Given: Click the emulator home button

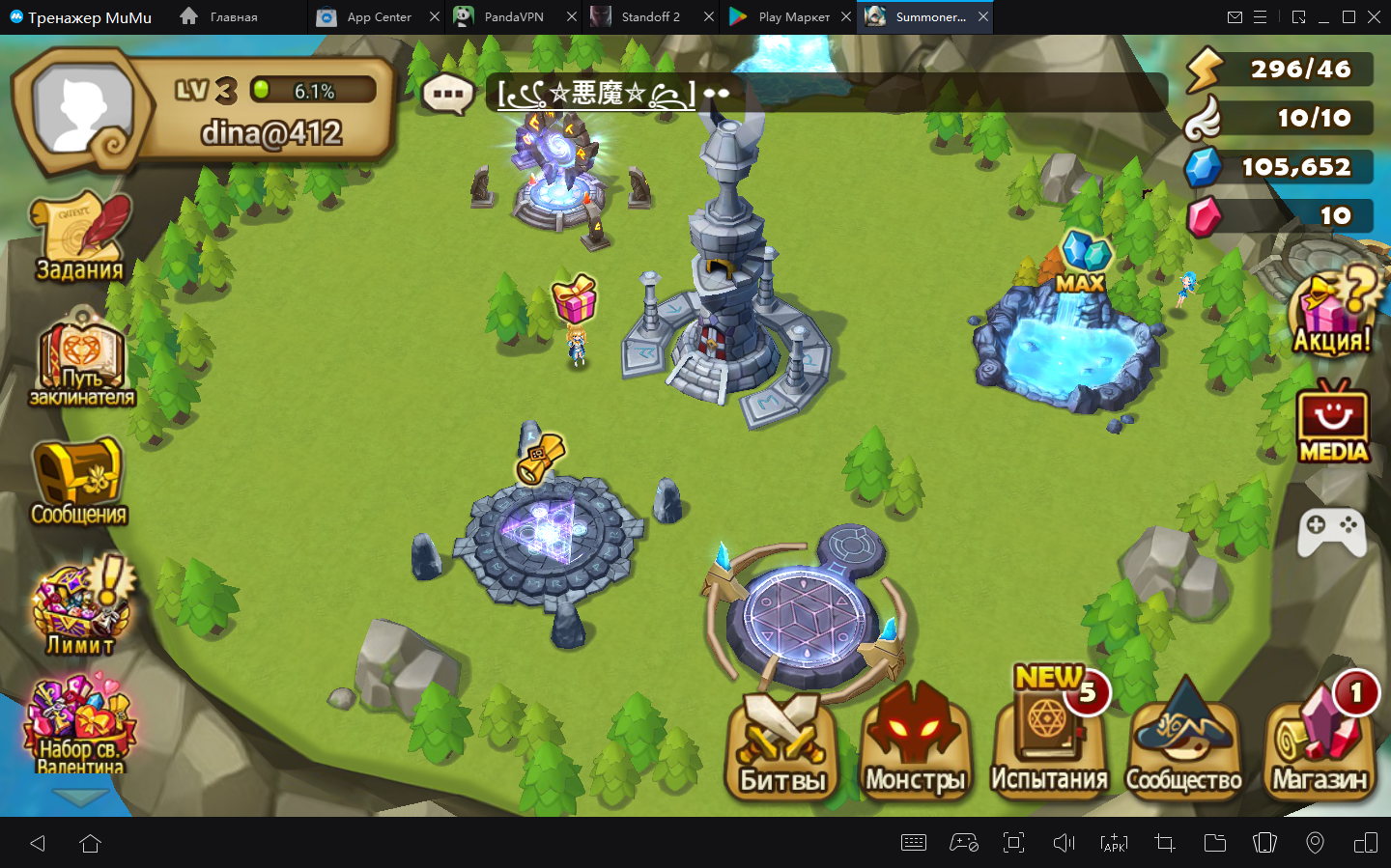Looking at the screenshot, I should [91, 843].
